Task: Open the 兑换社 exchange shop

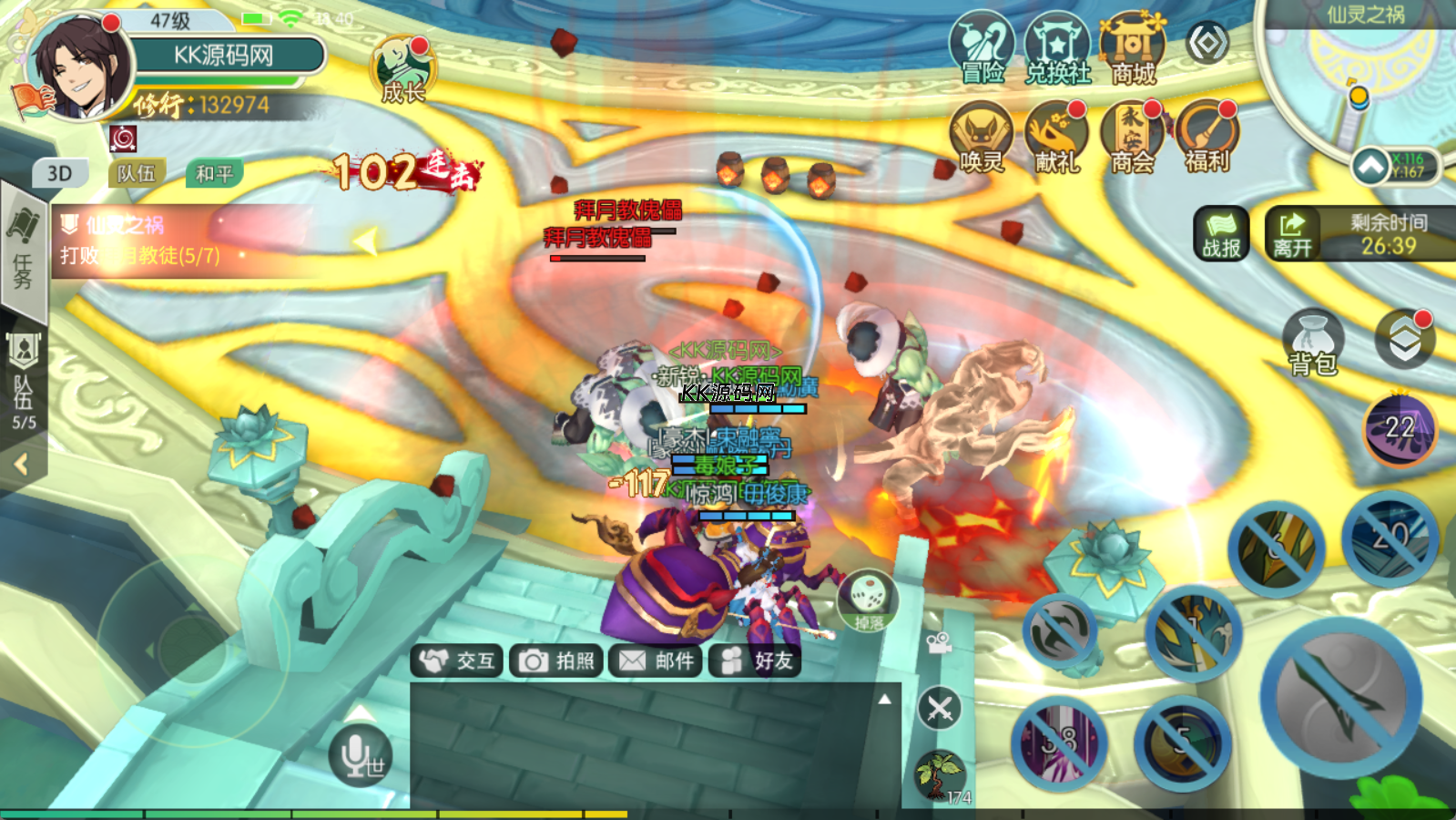Action: tap(1057, 48)
